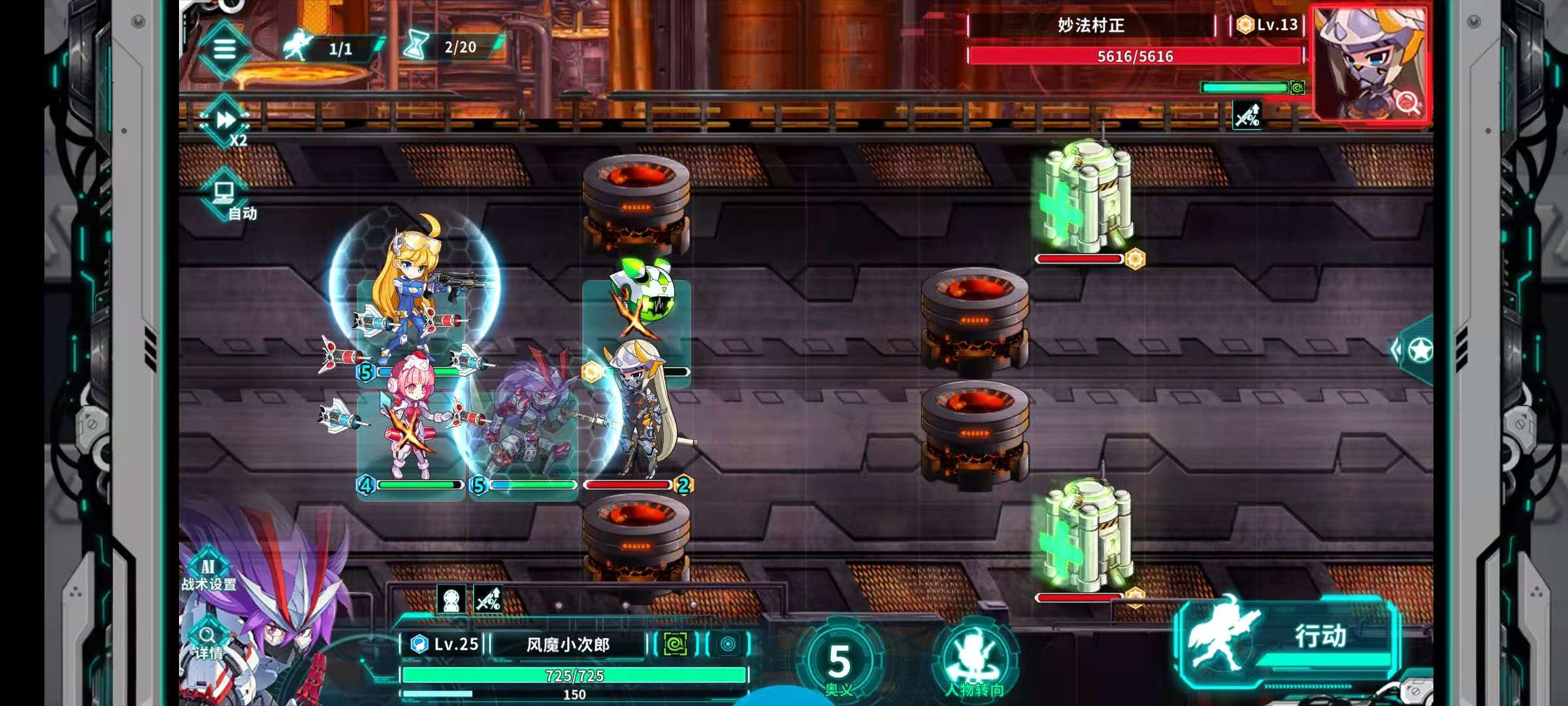
Task: Open AI 战术设置 tactics settings
Action: pos(208,573)
